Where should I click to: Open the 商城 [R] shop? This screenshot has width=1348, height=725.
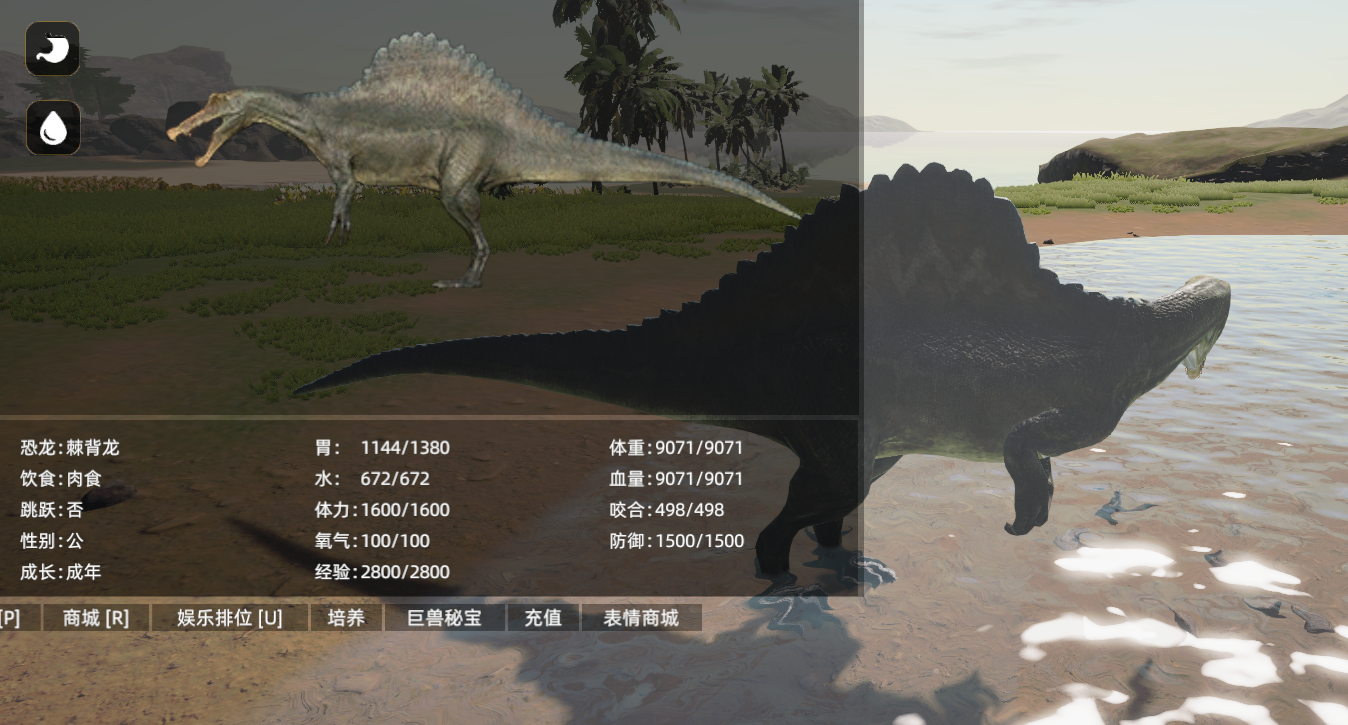(x=96, y=618)
